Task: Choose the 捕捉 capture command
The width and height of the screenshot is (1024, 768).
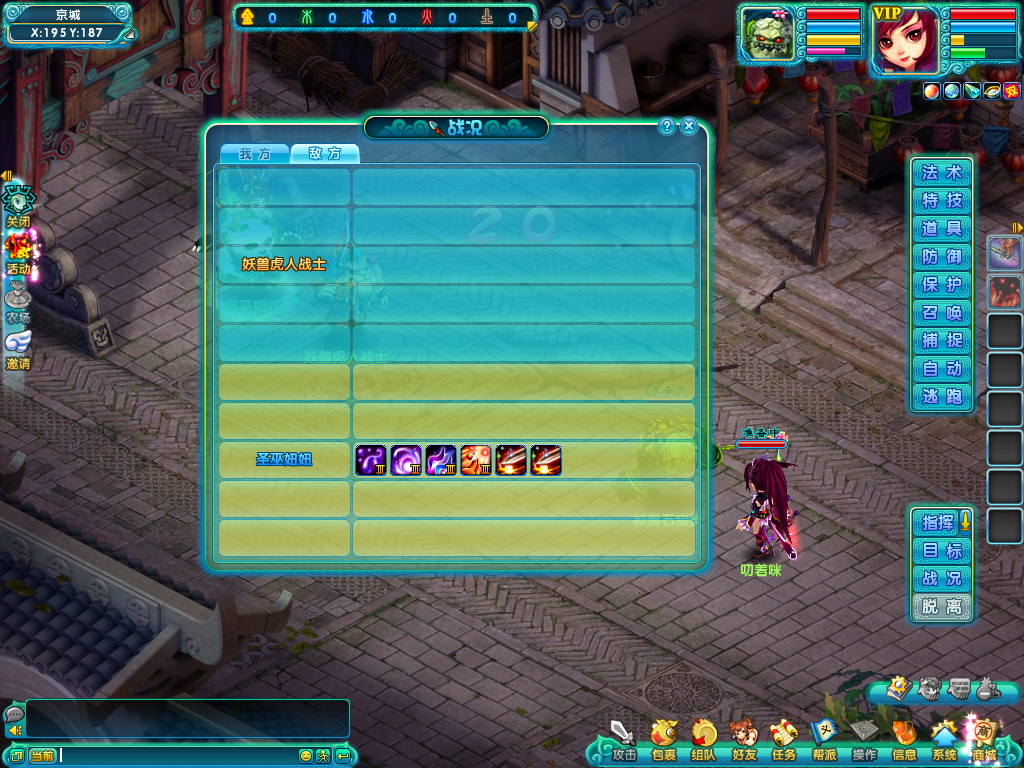Action: click(x=941, y=341)
